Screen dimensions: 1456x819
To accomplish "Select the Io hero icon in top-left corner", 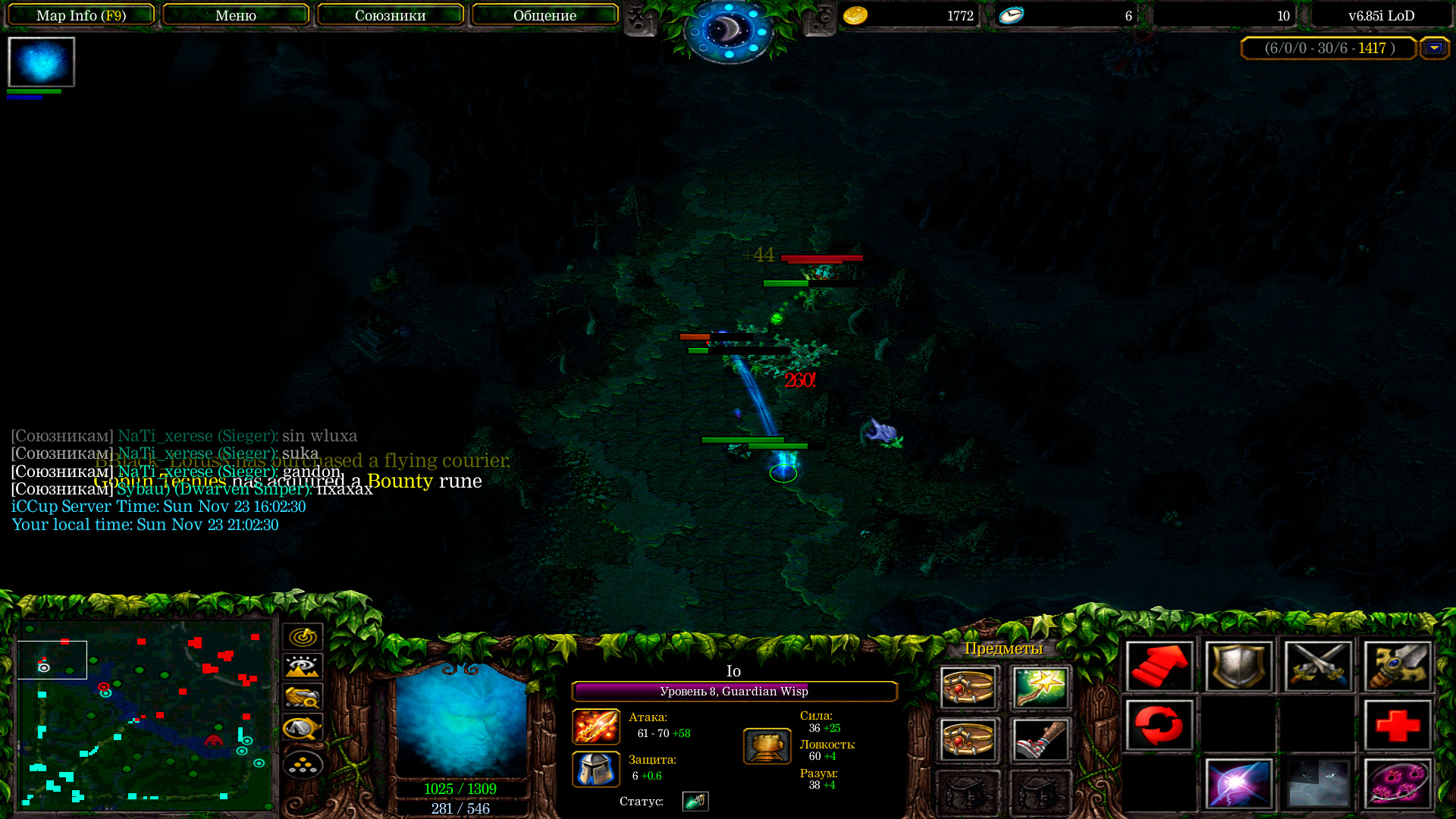I will 42,62.
